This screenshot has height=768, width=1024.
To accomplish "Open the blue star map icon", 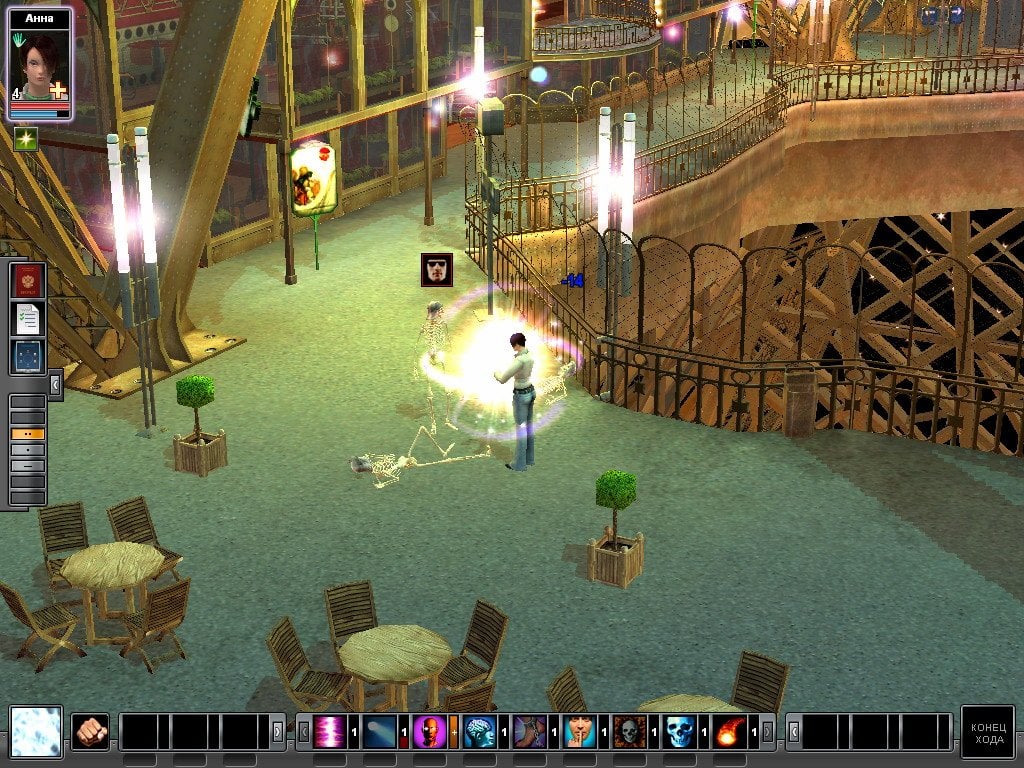I will tap(27, 356).
